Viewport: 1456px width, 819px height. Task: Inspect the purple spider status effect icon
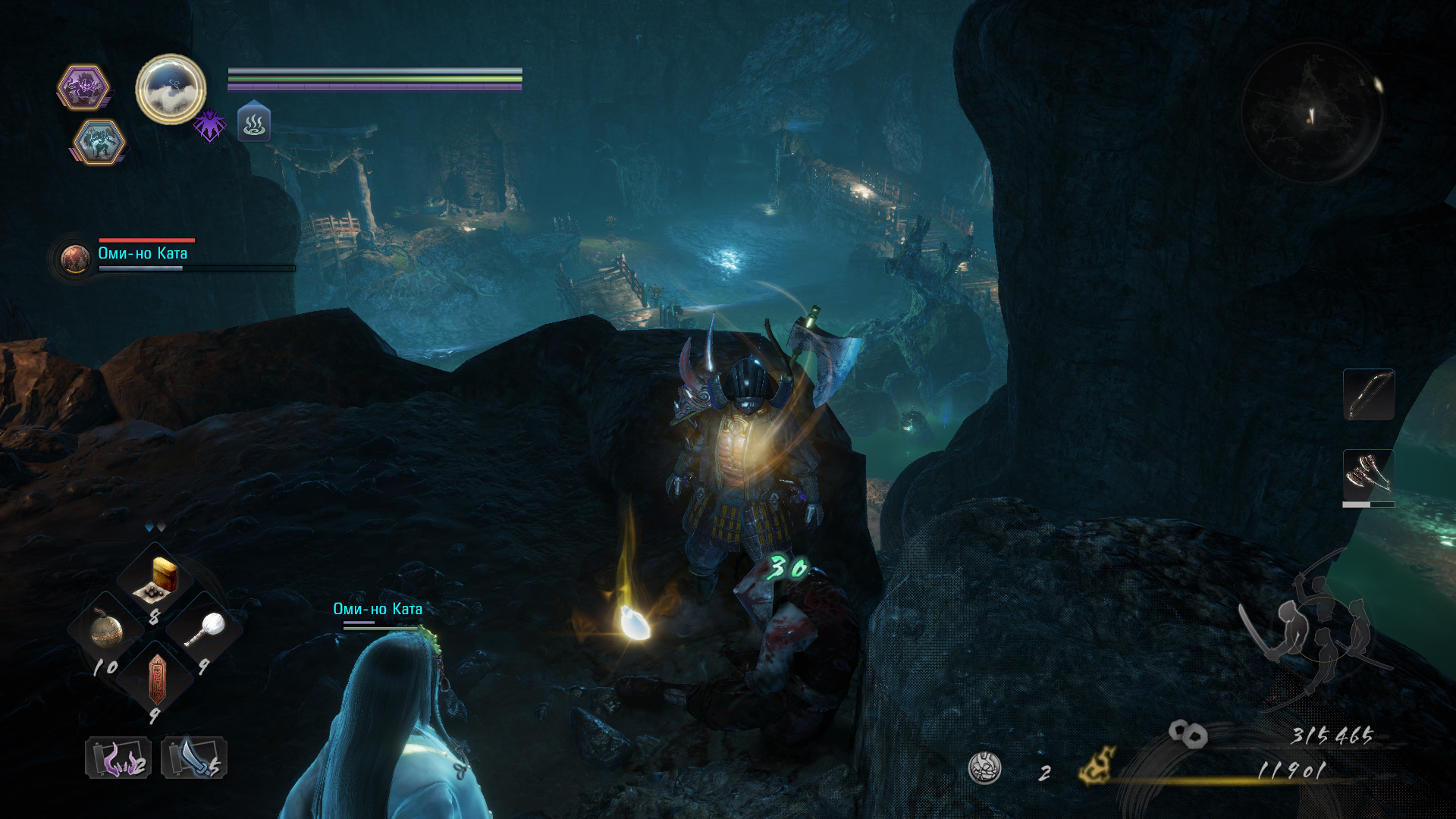click(x=209, y=124)
